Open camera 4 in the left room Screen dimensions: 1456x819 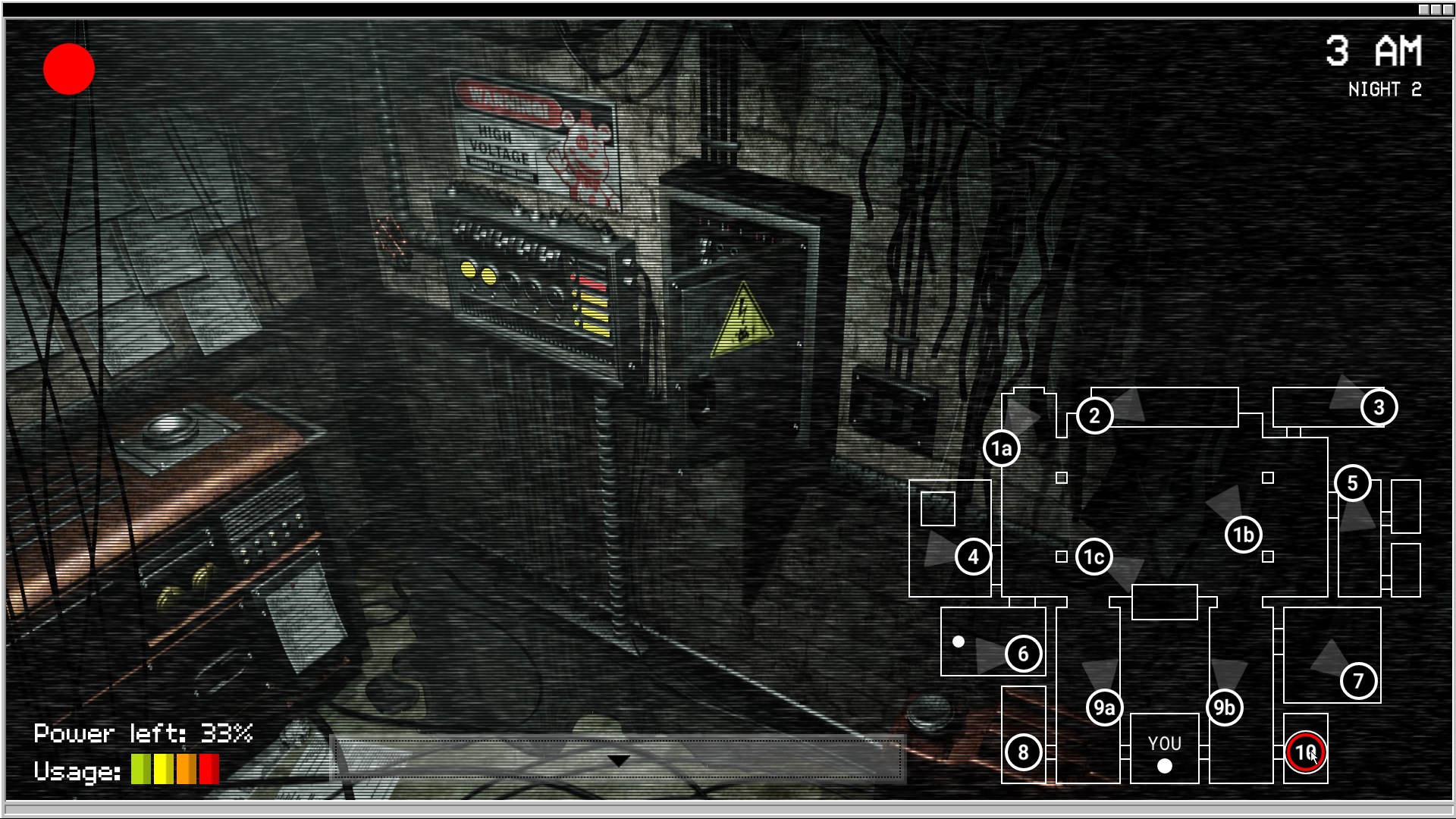click(x=973, y=557)
